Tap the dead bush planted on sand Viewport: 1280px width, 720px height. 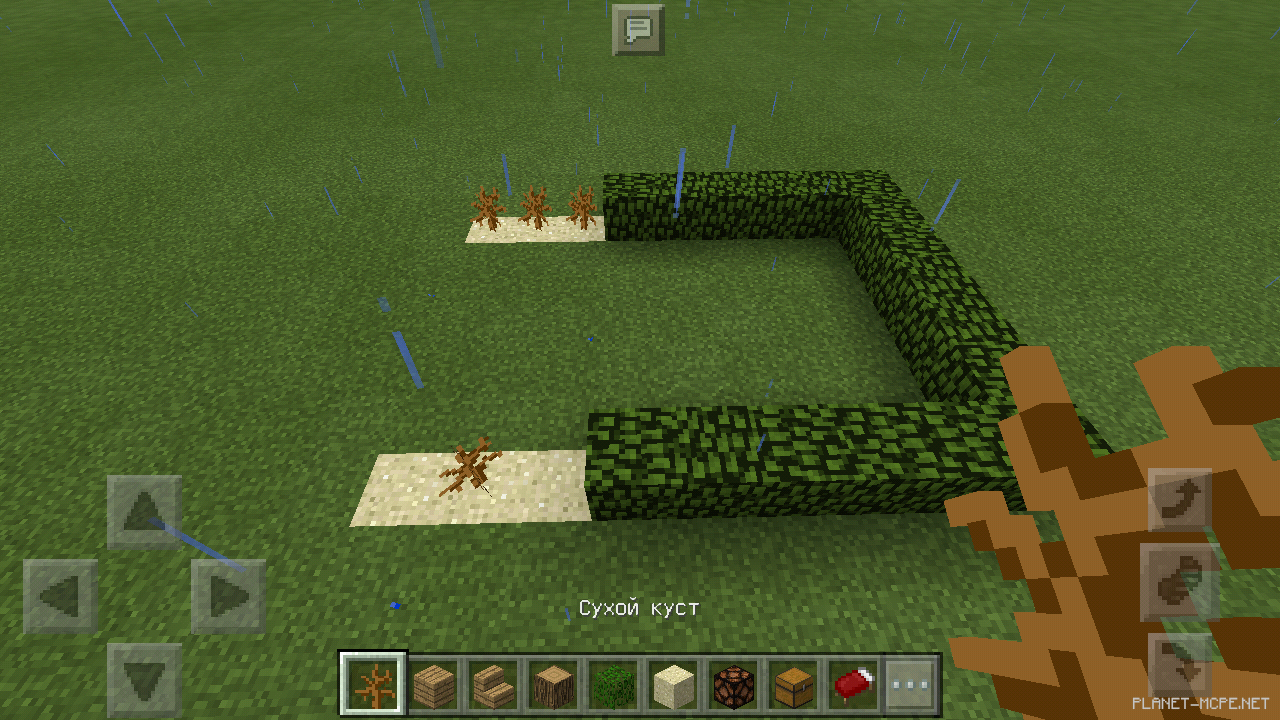[x=470, y=465]
